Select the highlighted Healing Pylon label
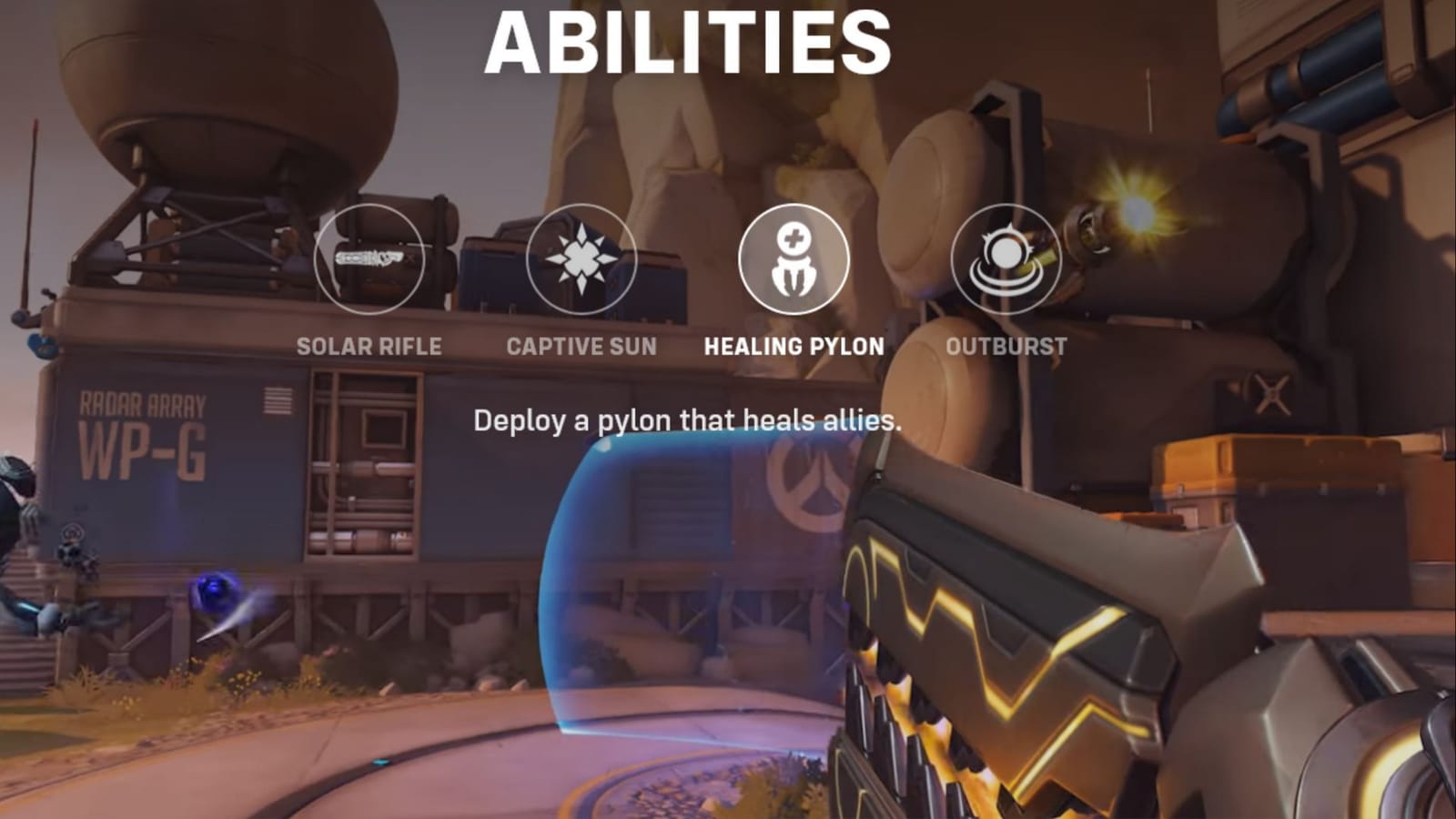Screen dimensions: 1456x819 click(792, 346)
